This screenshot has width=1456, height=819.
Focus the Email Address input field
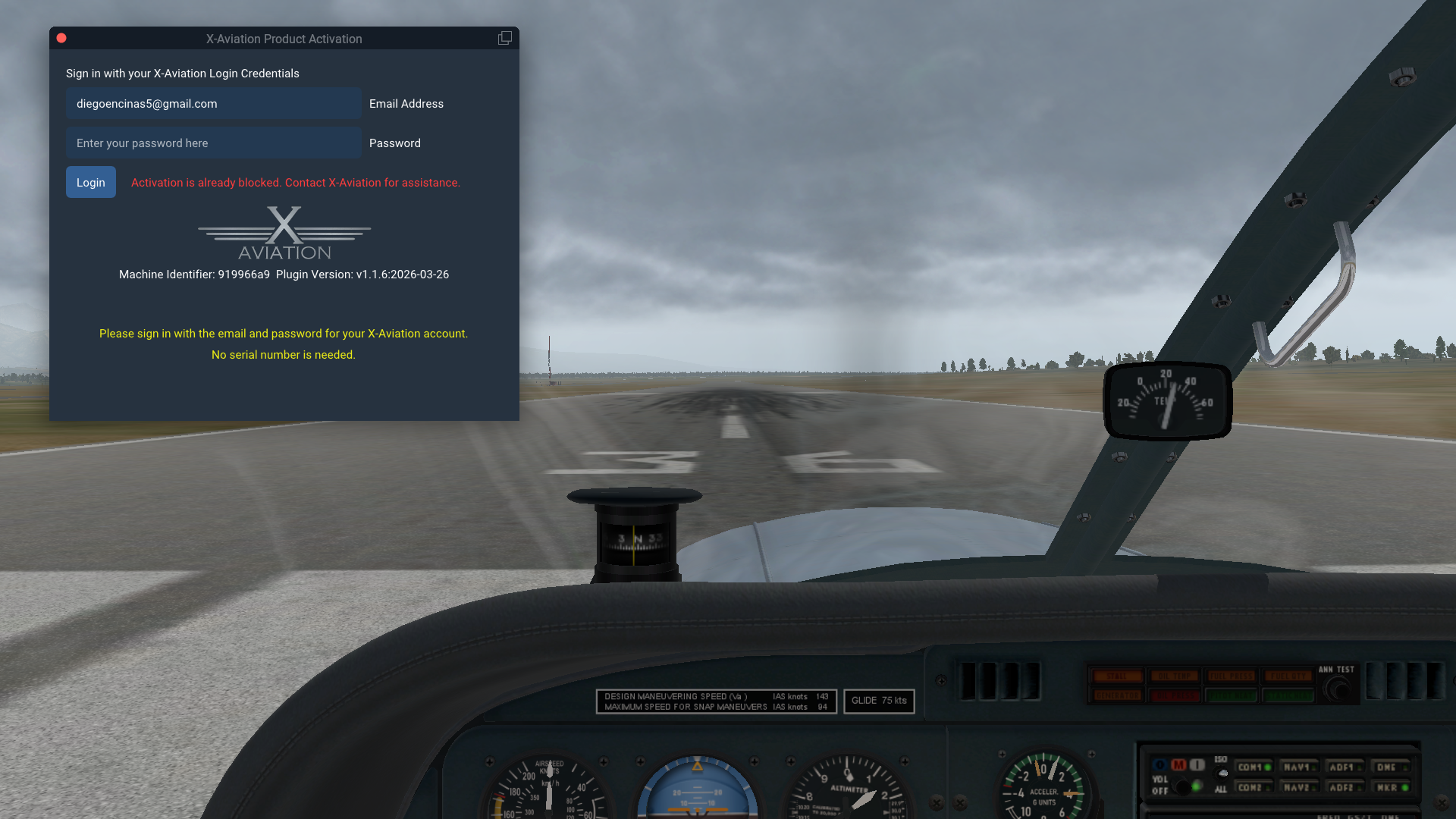click(213, 104)
